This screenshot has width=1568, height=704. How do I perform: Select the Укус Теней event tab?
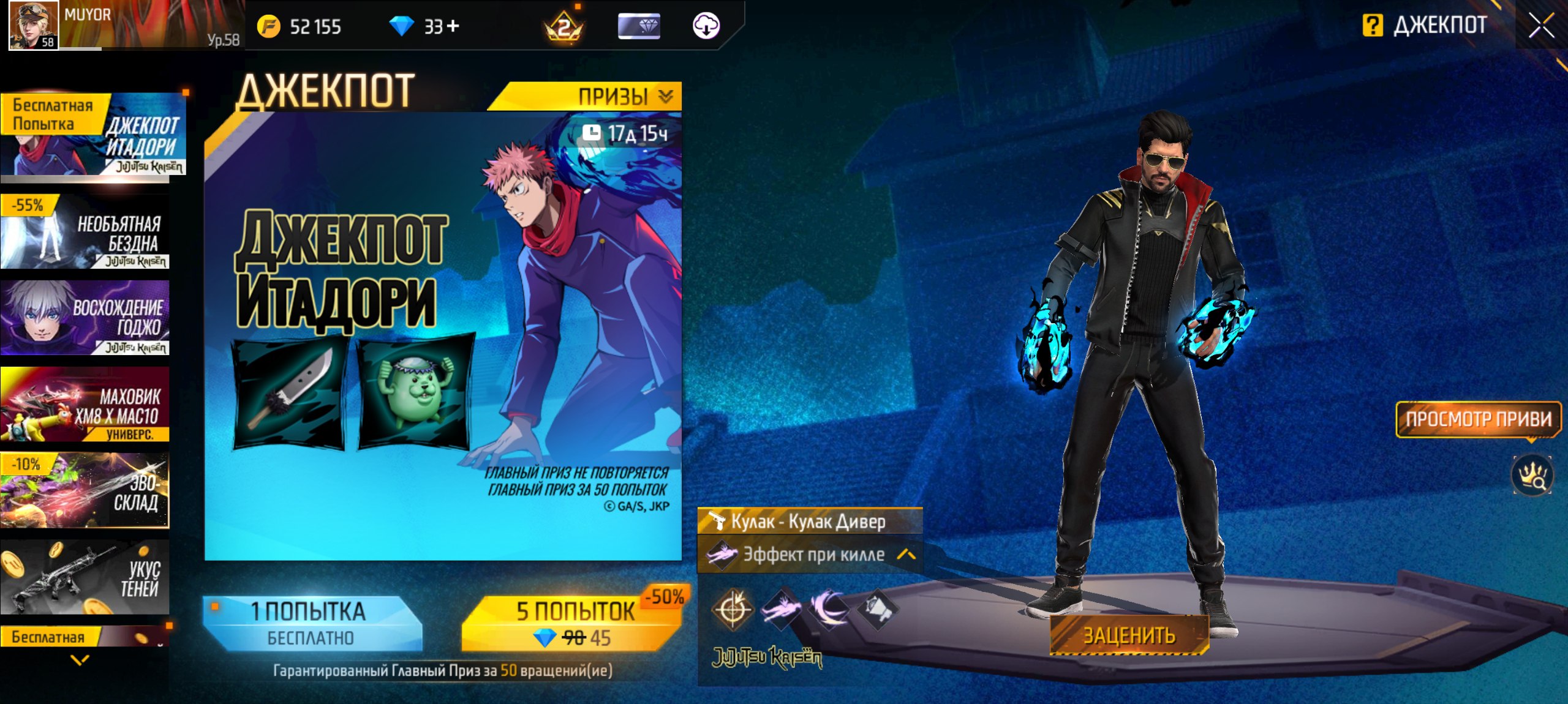pos(86,578)
